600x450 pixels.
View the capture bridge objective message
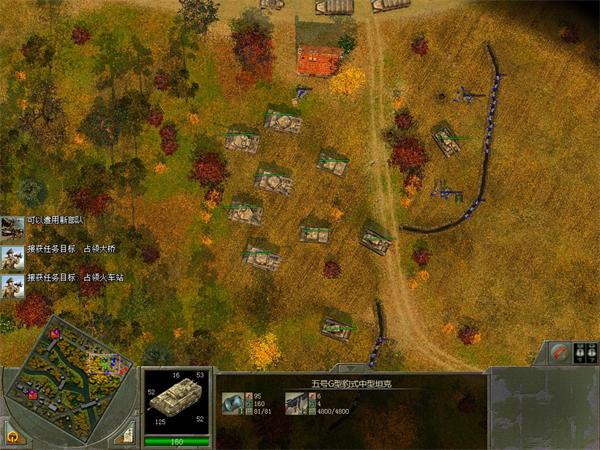click(13, 251)
